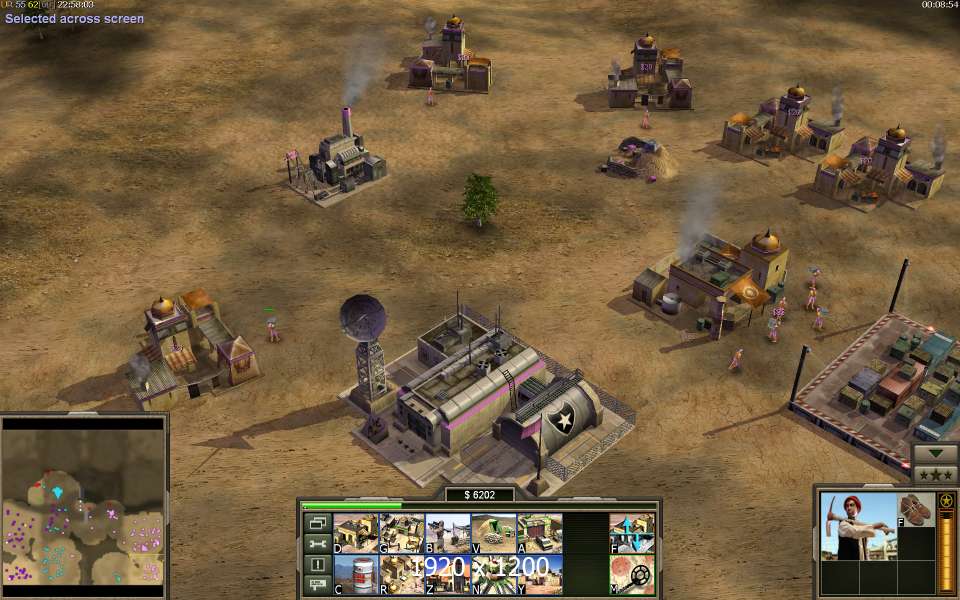
Task: Choose the build icon with hotkey Z
Action: 447,575
